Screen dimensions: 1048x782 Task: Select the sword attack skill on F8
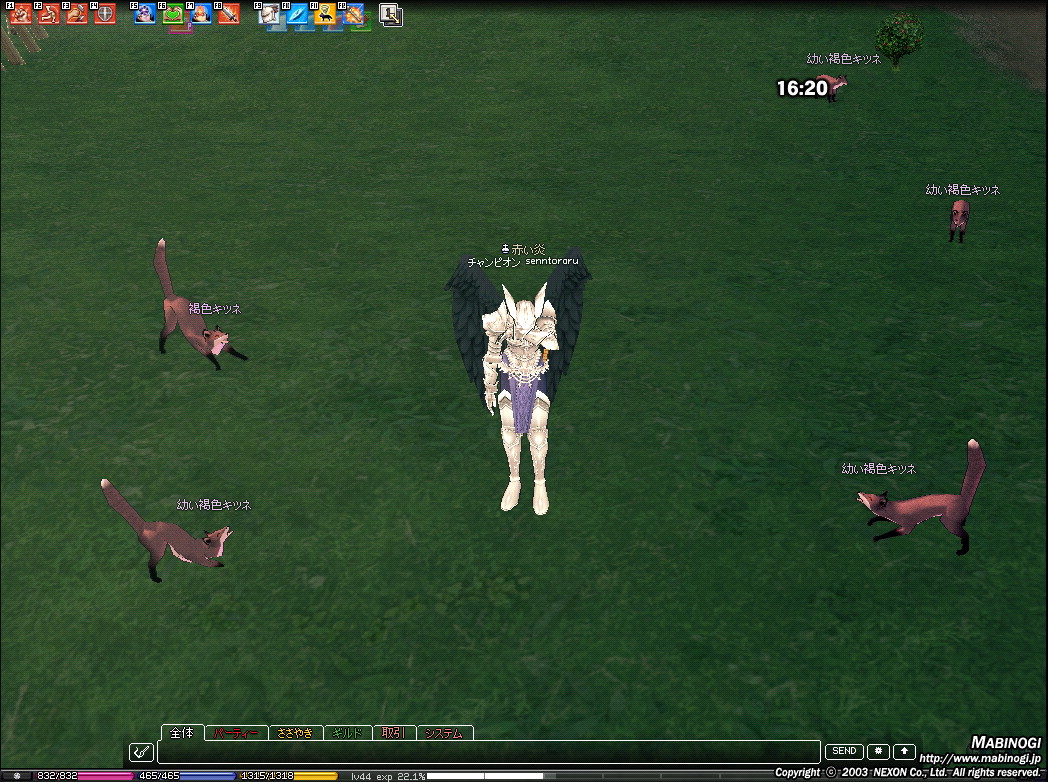click(229, 15)
